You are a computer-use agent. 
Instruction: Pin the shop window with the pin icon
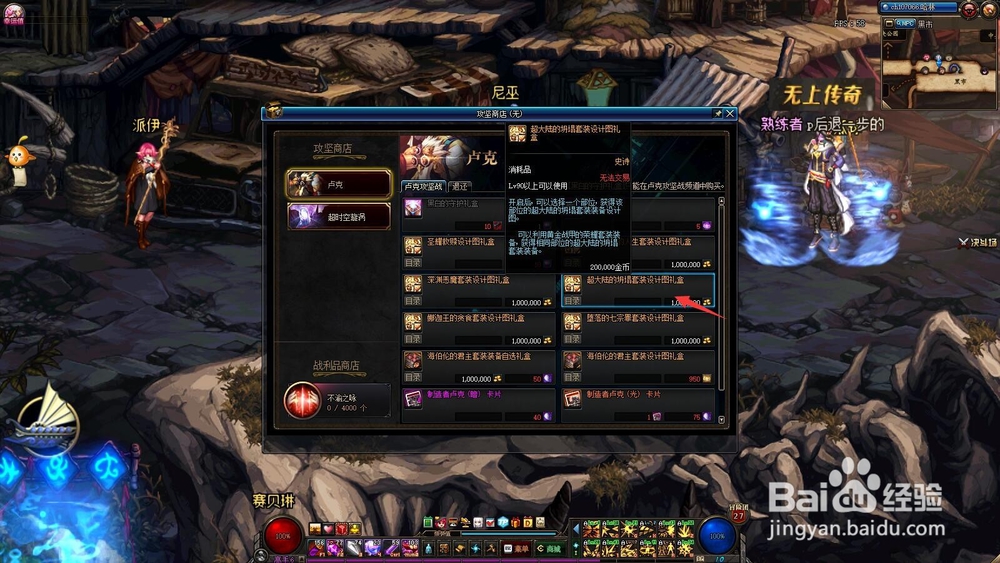click(717, 114)
